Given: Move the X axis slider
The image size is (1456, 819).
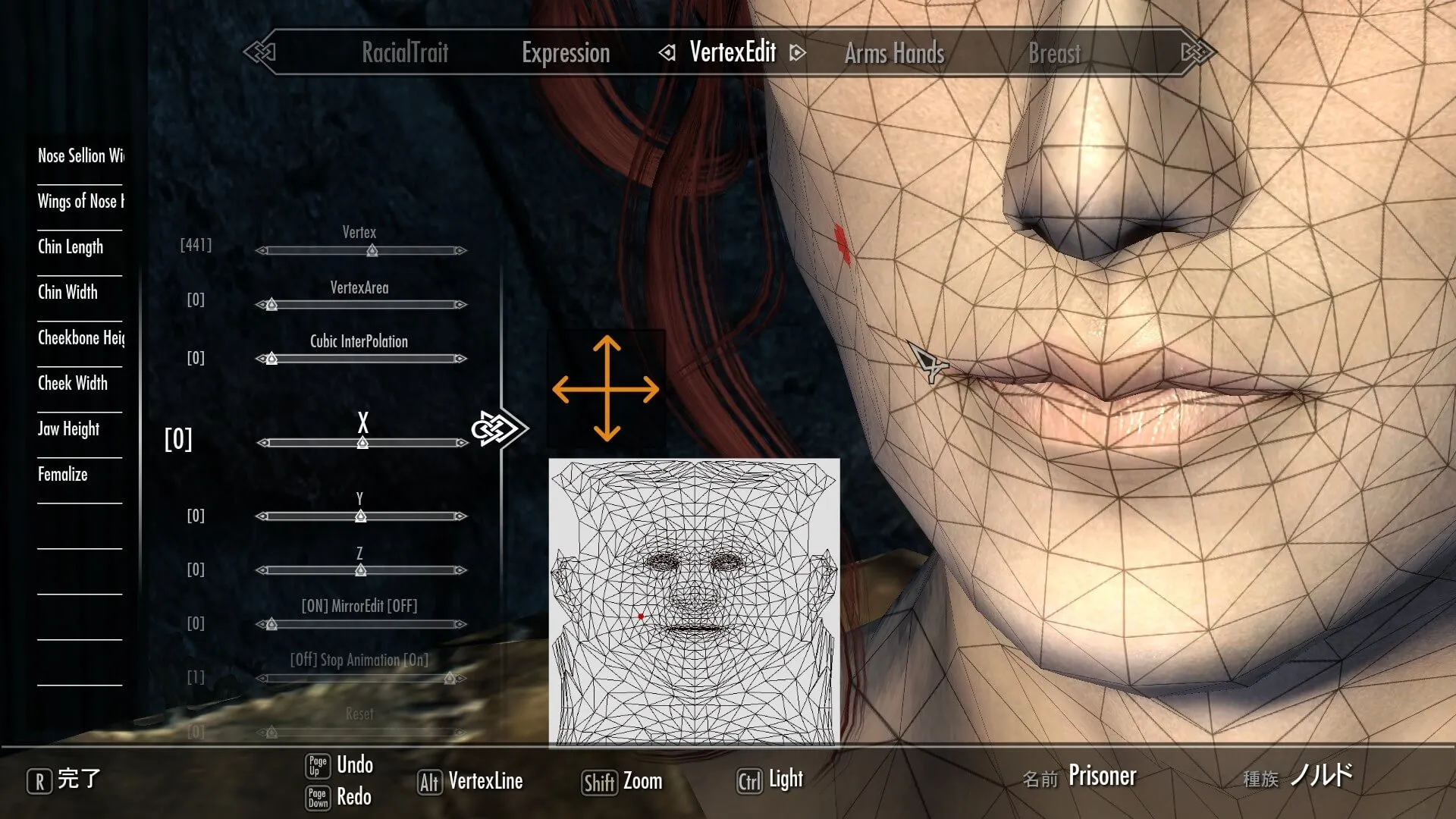Looking at the screenshot, I should (362, 443).
